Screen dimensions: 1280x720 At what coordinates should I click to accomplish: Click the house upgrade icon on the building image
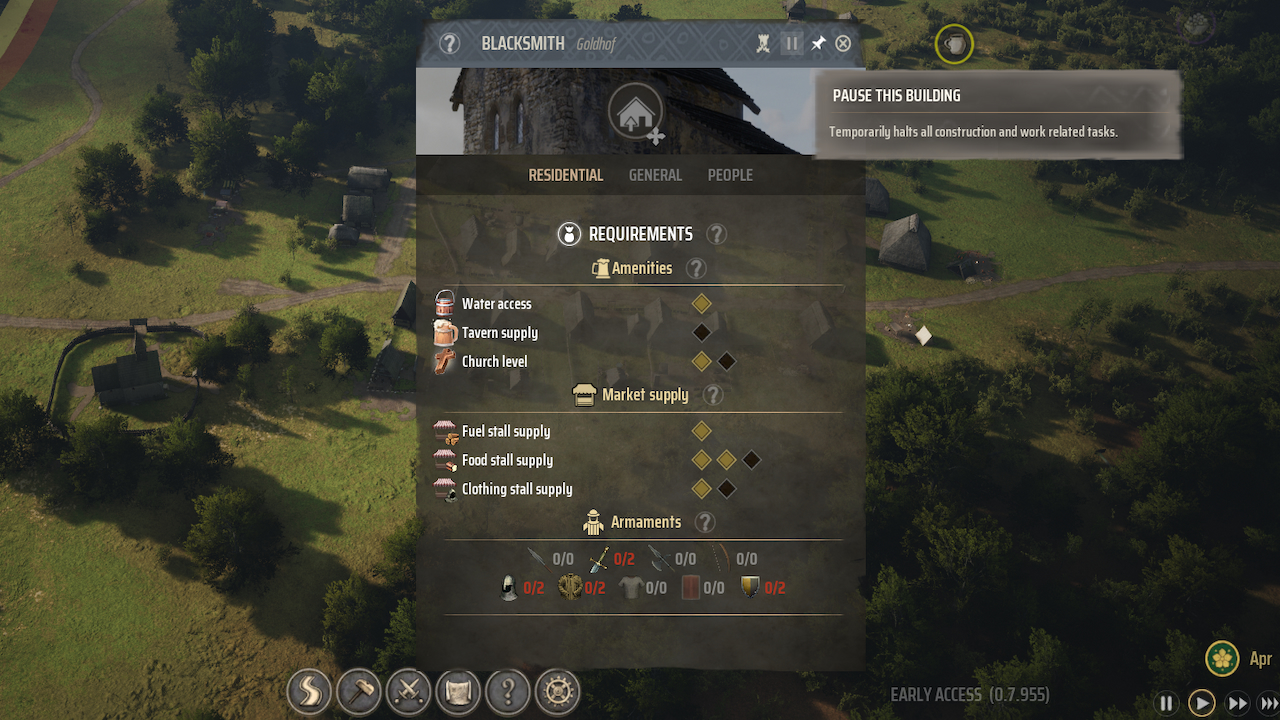tap(635, 112)
